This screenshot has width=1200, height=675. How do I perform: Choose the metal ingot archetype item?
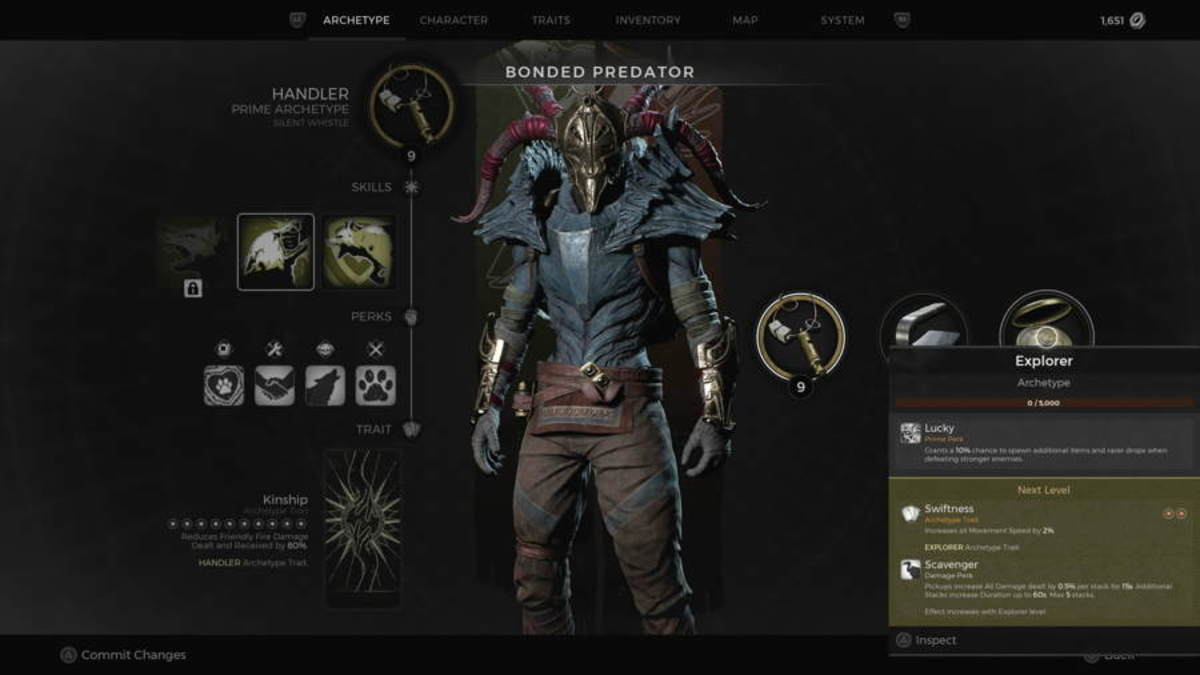point(924,325)
